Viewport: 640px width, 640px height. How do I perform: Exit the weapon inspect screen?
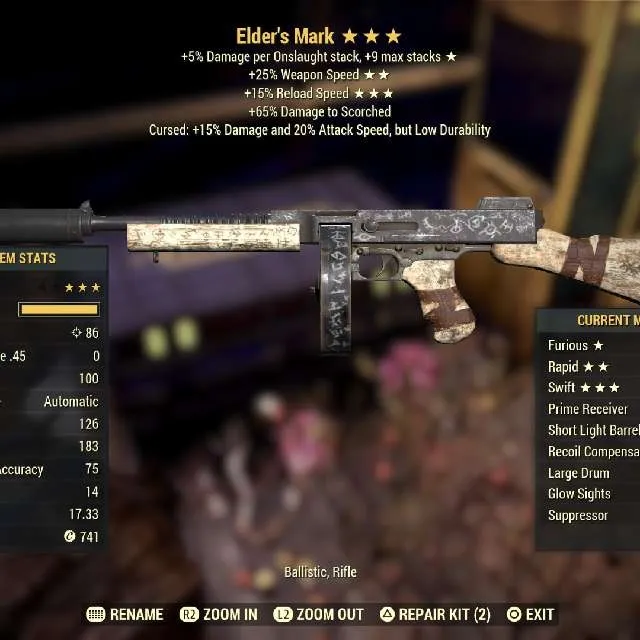(x=530, y=614)
